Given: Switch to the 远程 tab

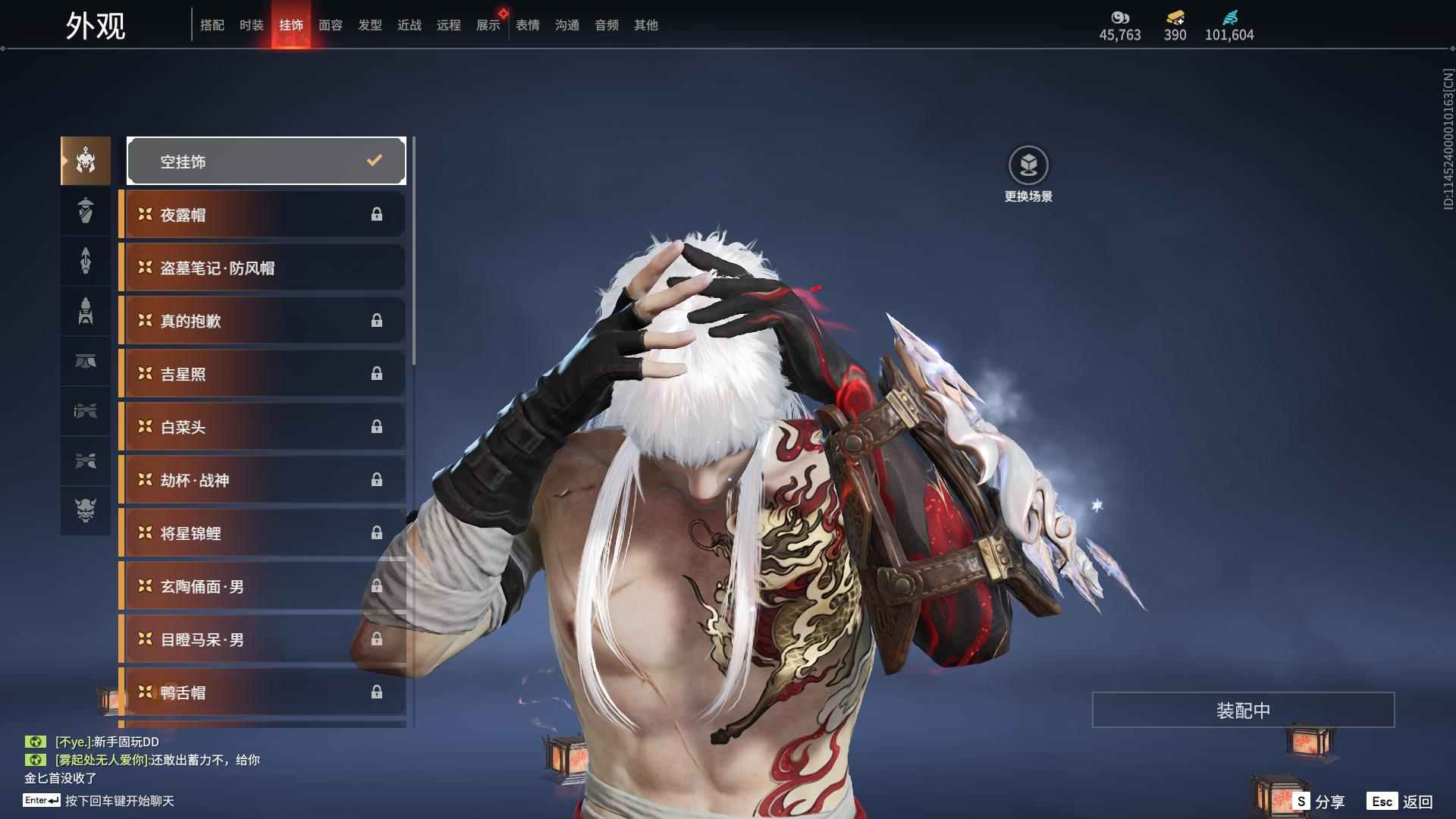Looking at the screenshot, I should tap(448, 25).
